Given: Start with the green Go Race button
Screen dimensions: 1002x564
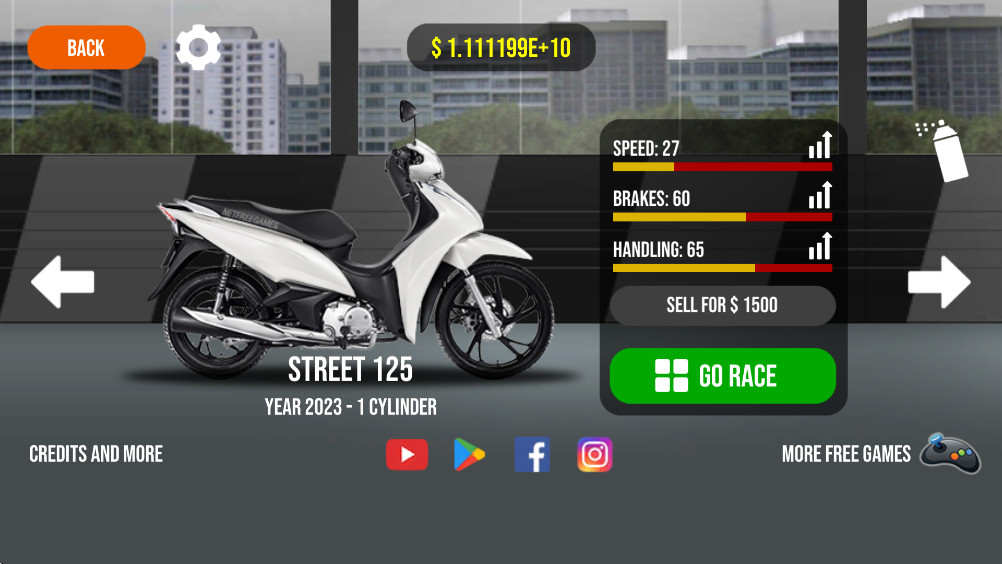Looking at the screenshot, I should click(722, 376).
